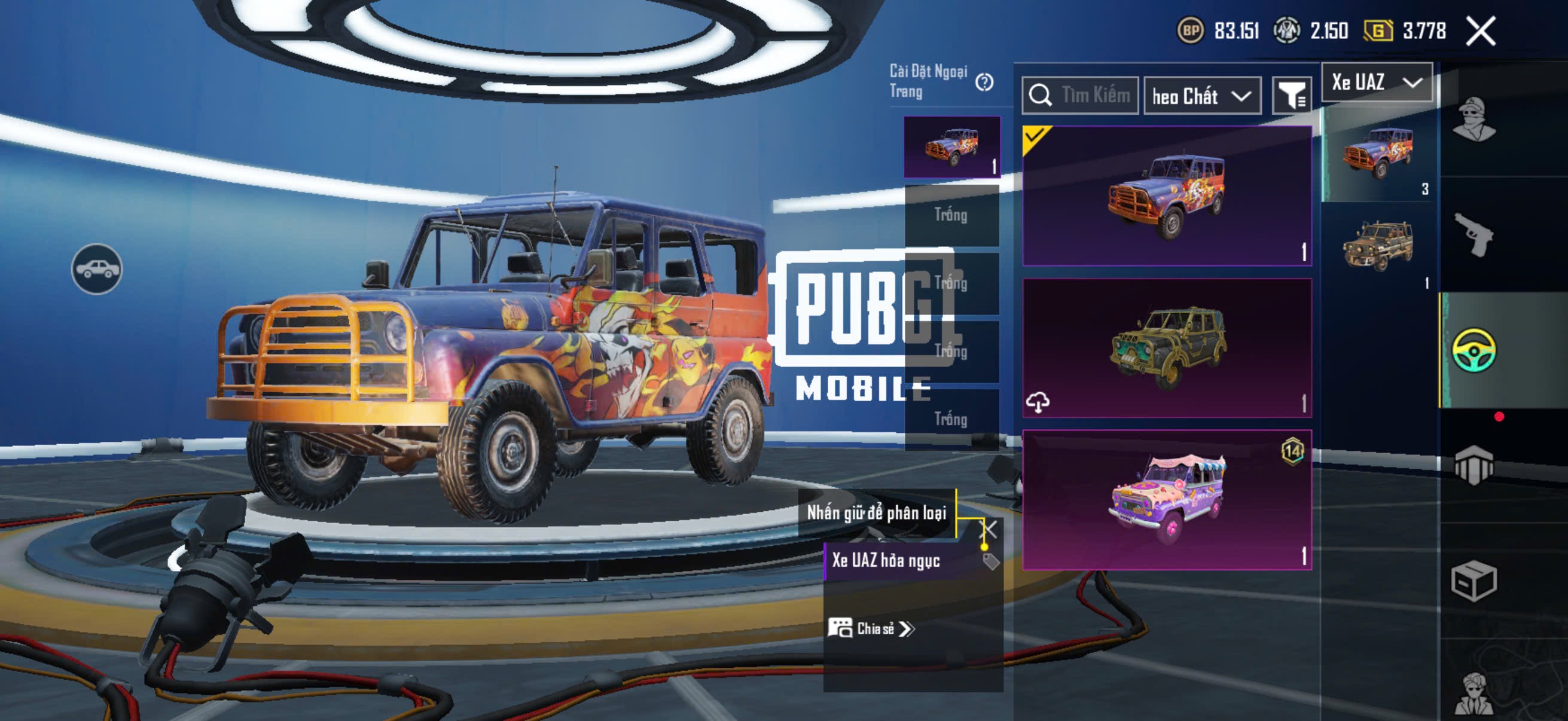Select the brown armored UAZ group thumbnail
This screenshot has height=721, width=1568.
coord(1378,246)
